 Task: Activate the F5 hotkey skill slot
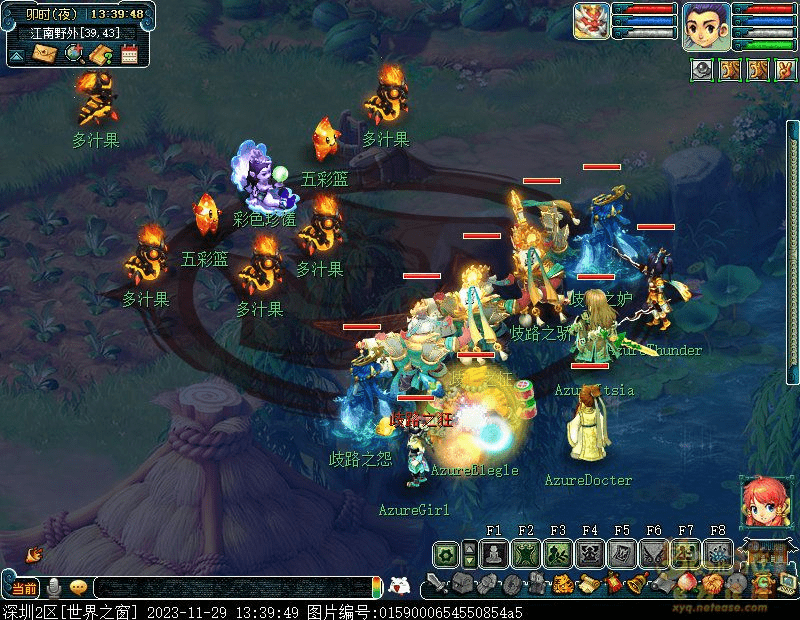point(621,553)
